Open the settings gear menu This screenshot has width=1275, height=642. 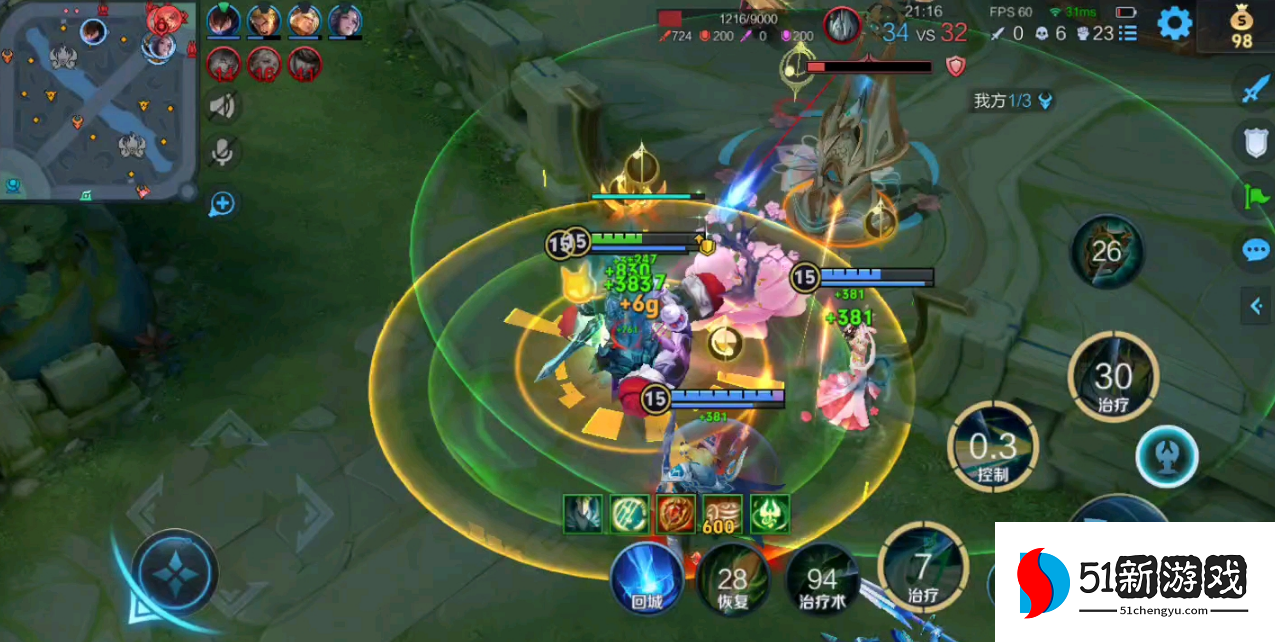tap(1174, 23)
